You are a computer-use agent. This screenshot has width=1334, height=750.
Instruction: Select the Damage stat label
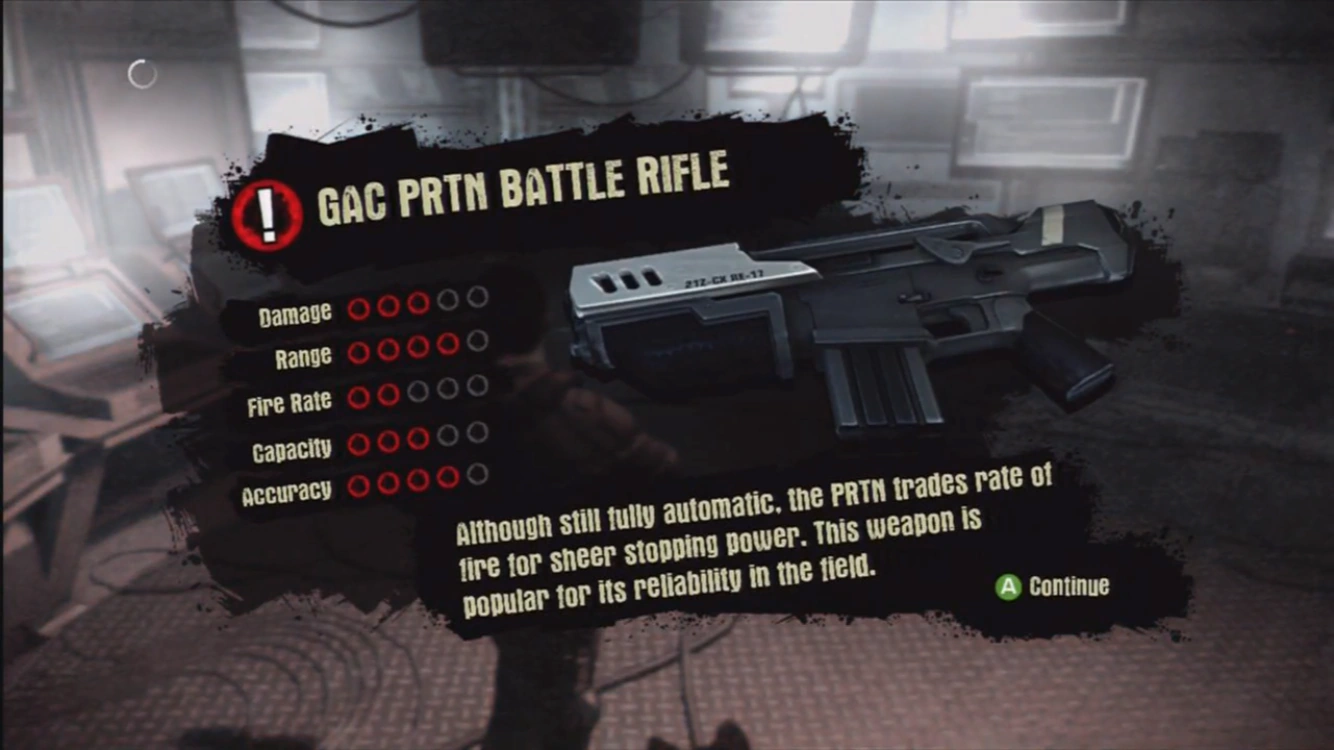pos(295,312)
